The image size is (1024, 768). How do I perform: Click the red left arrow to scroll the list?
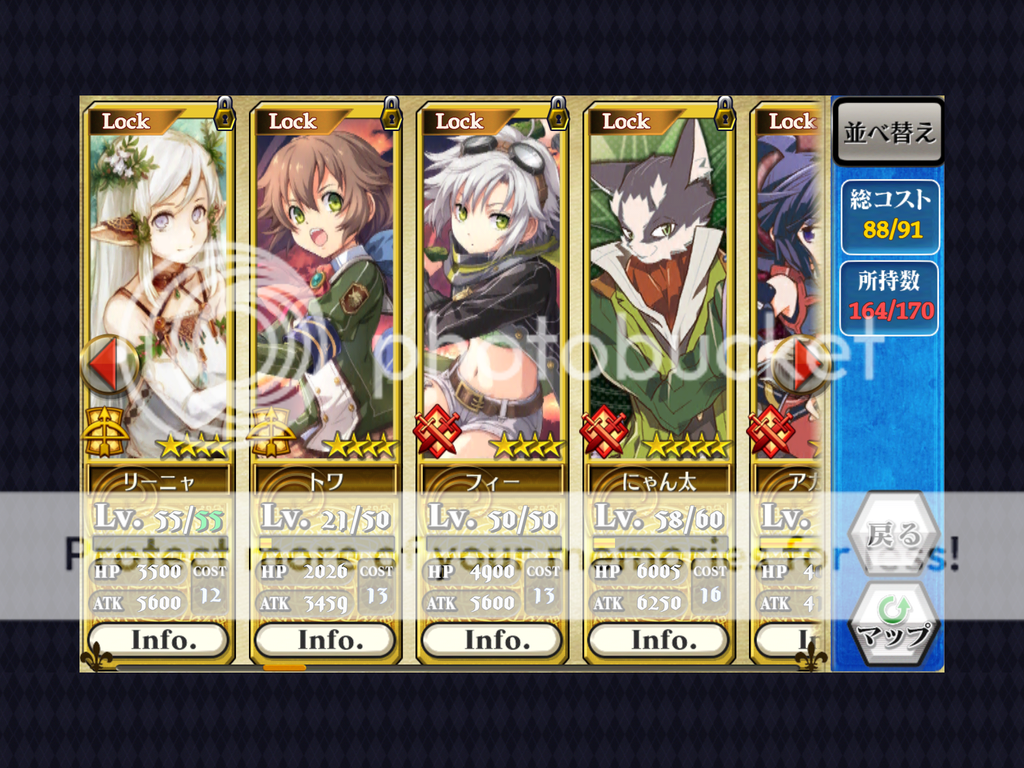pyautogui.click(x=108, y=364)
